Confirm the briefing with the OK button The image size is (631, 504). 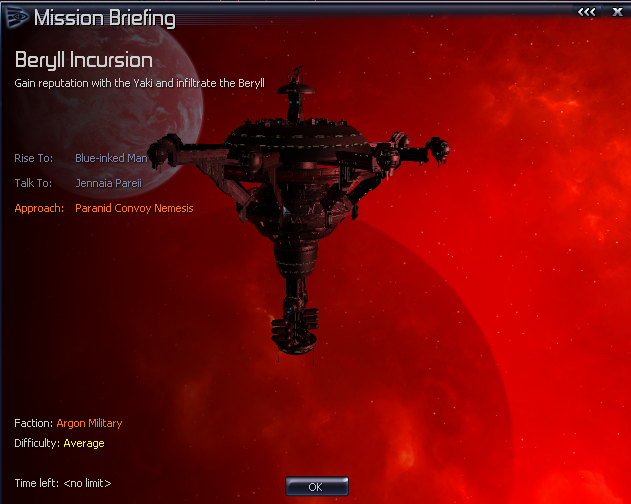[x=317, y=486]
